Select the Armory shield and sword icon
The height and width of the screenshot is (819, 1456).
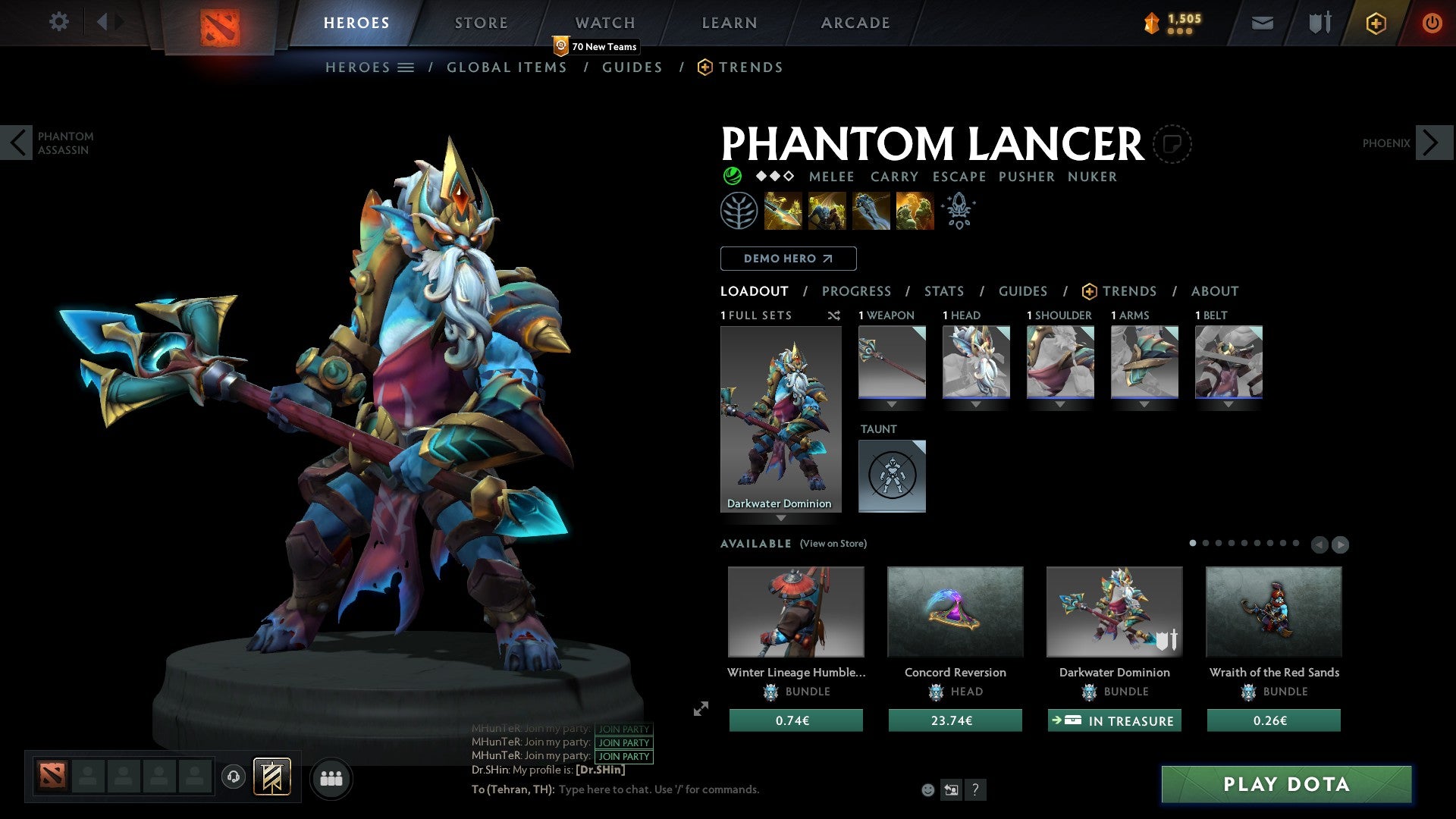point(1318,23)
